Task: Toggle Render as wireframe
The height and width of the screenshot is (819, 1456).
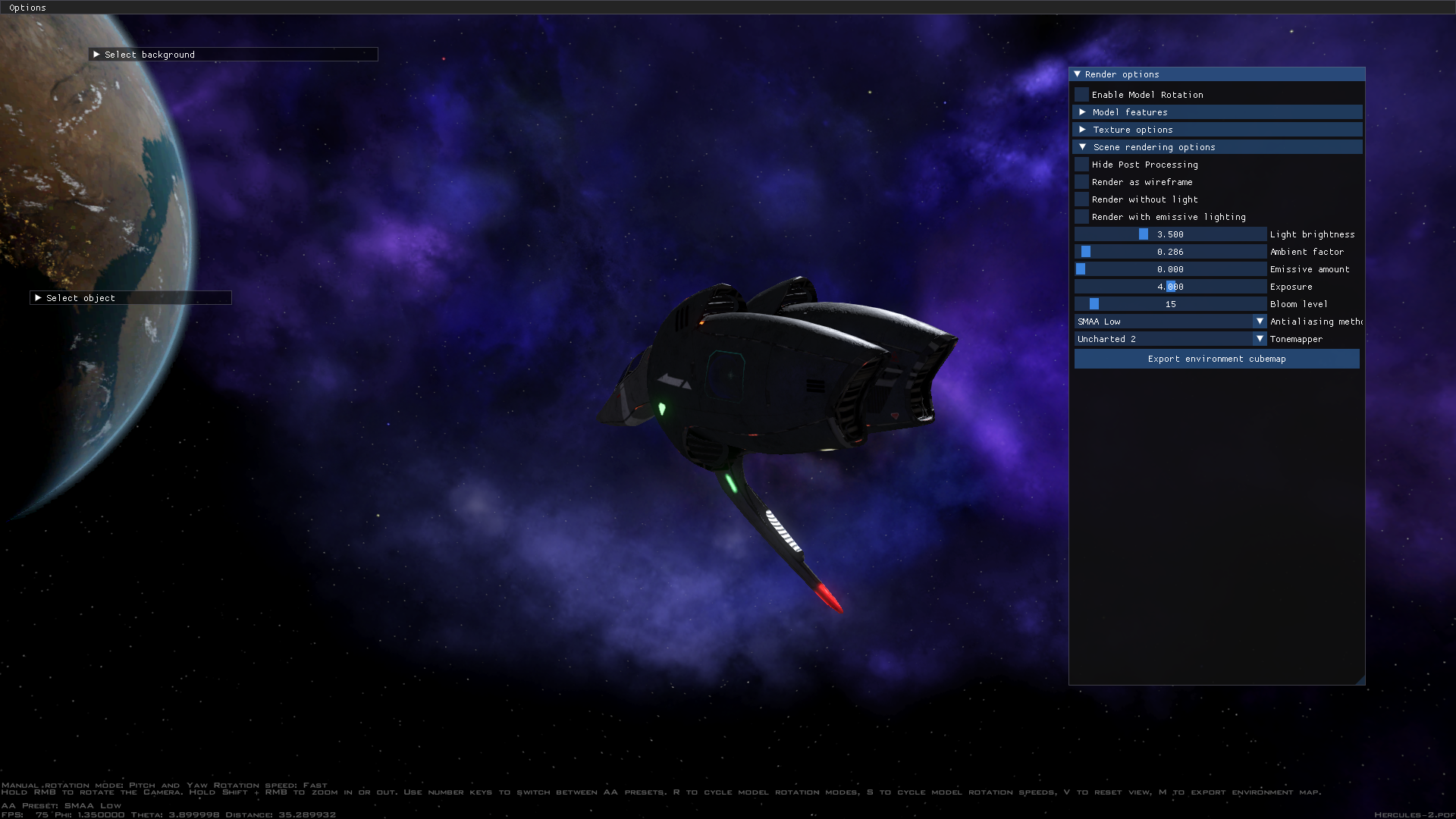Action: [x=1081, y=181]
